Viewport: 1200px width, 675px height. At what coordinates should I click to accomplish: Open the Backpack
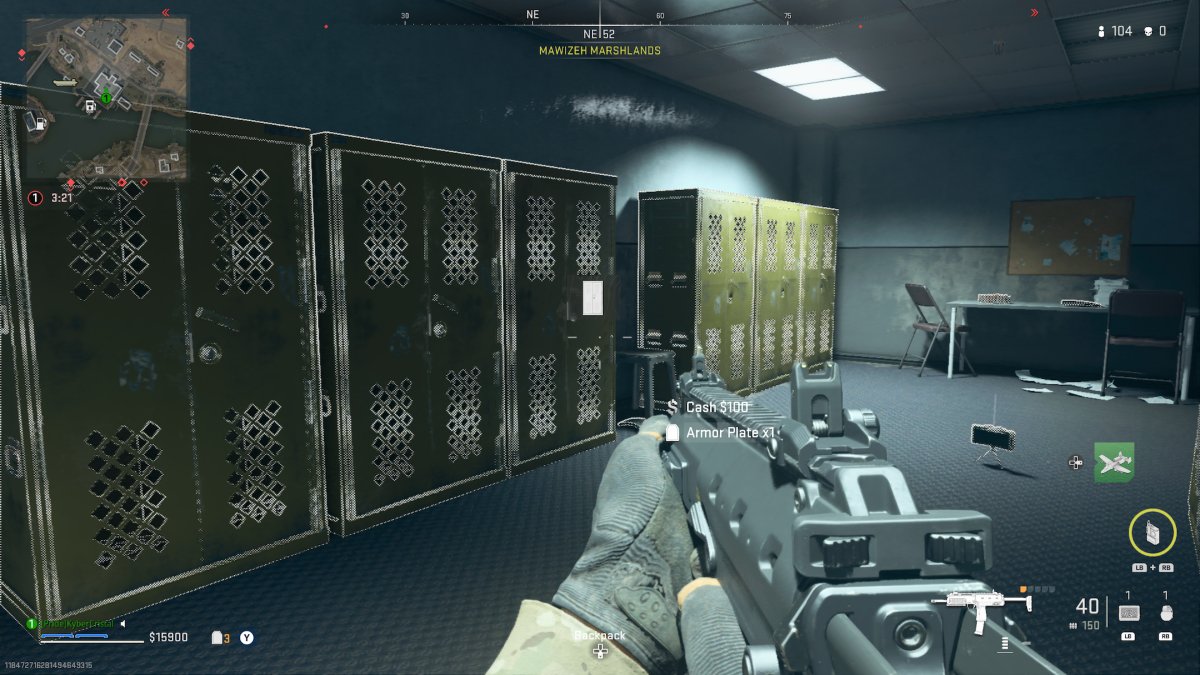[x=600, y=643]
